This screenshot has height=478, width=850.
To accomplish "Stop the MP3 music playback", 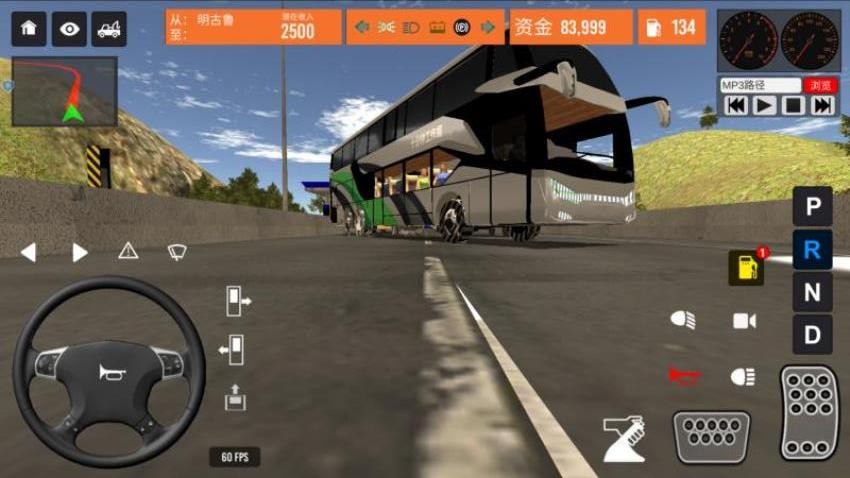I will pyautogui.click(x=793, y=105).
